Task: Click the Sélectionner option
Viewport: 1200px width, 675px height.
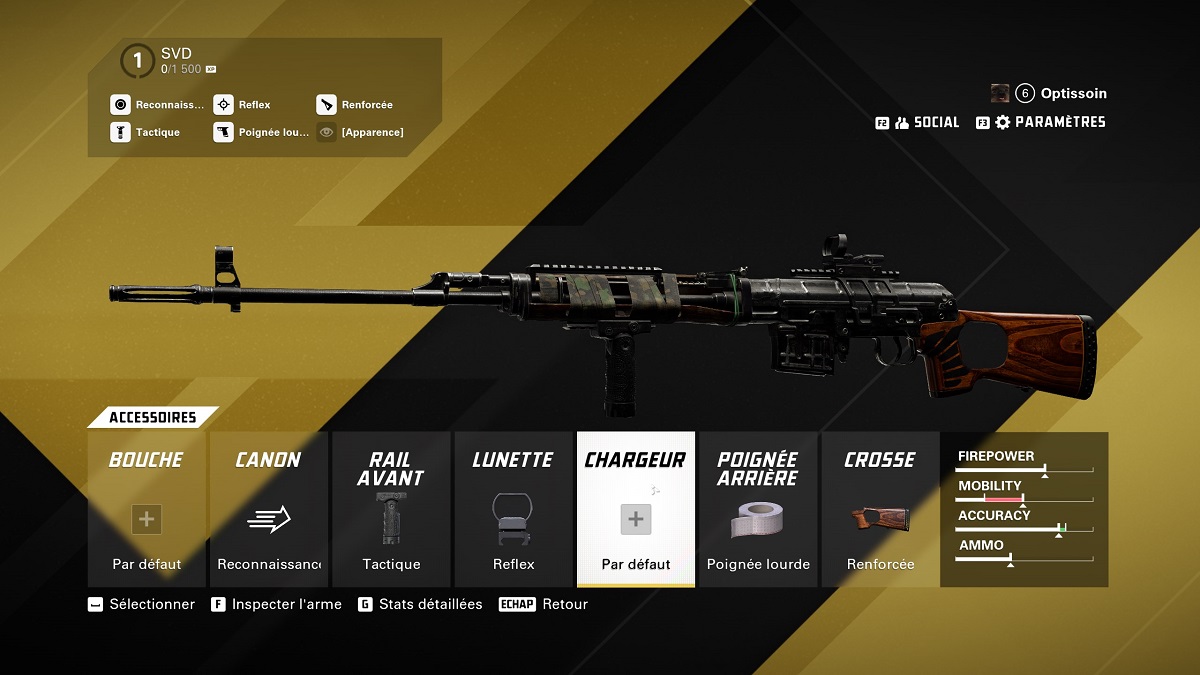Action: (x=142, y=604)
